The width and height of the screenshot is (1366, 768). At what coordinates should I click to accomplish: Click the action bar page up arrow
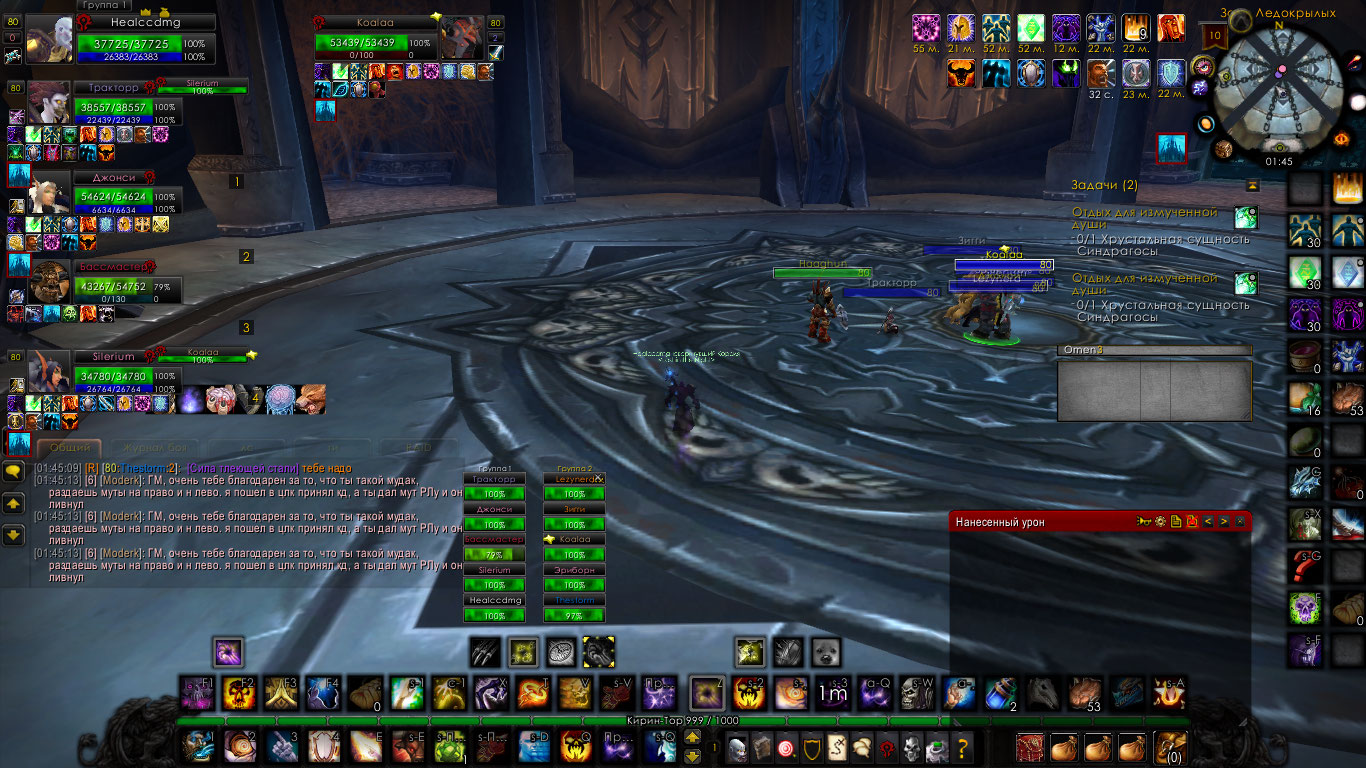pyautogui.click(x=692, y=738)
